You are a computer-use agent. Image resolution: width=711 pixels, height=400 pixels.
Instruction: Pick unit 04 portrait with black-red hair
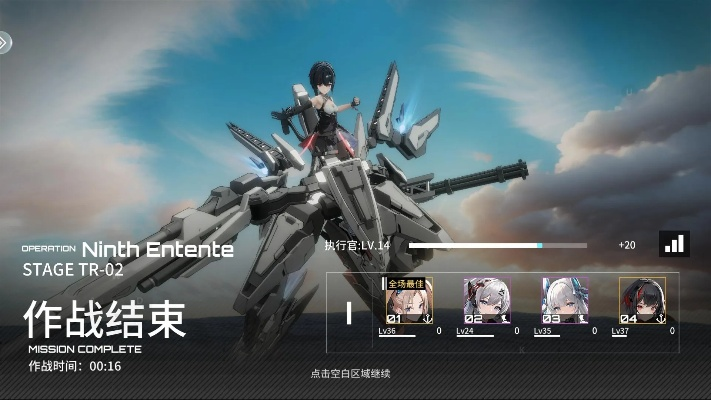[x=642, y=301]
